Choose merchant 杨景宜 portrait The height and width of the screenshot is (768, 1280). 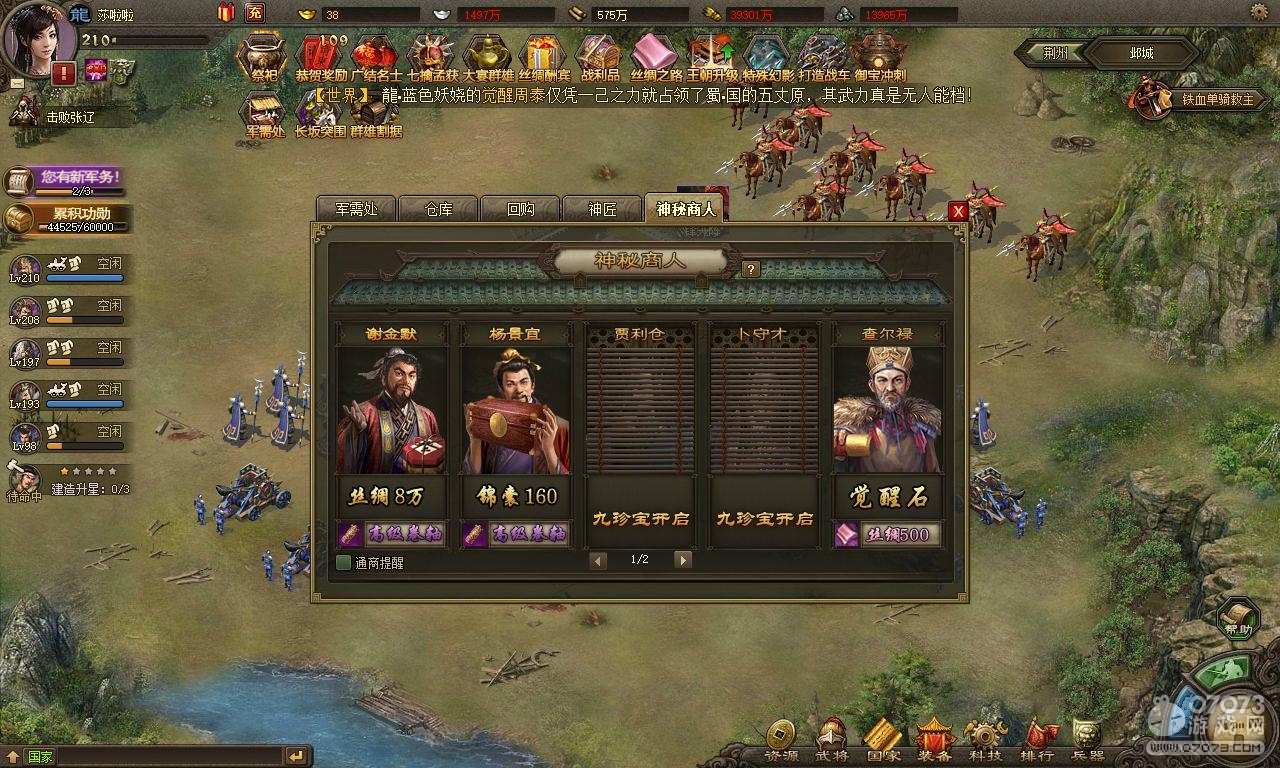coord(515,412)
